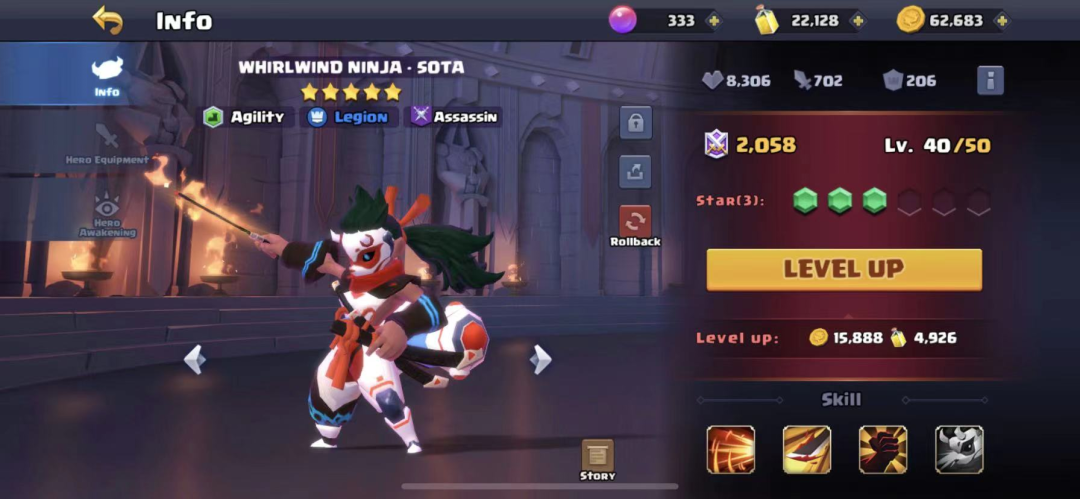Viewport: 1080px width, 499px height.
Task: Tap the Assassin class tag
Action: (456, 117)
